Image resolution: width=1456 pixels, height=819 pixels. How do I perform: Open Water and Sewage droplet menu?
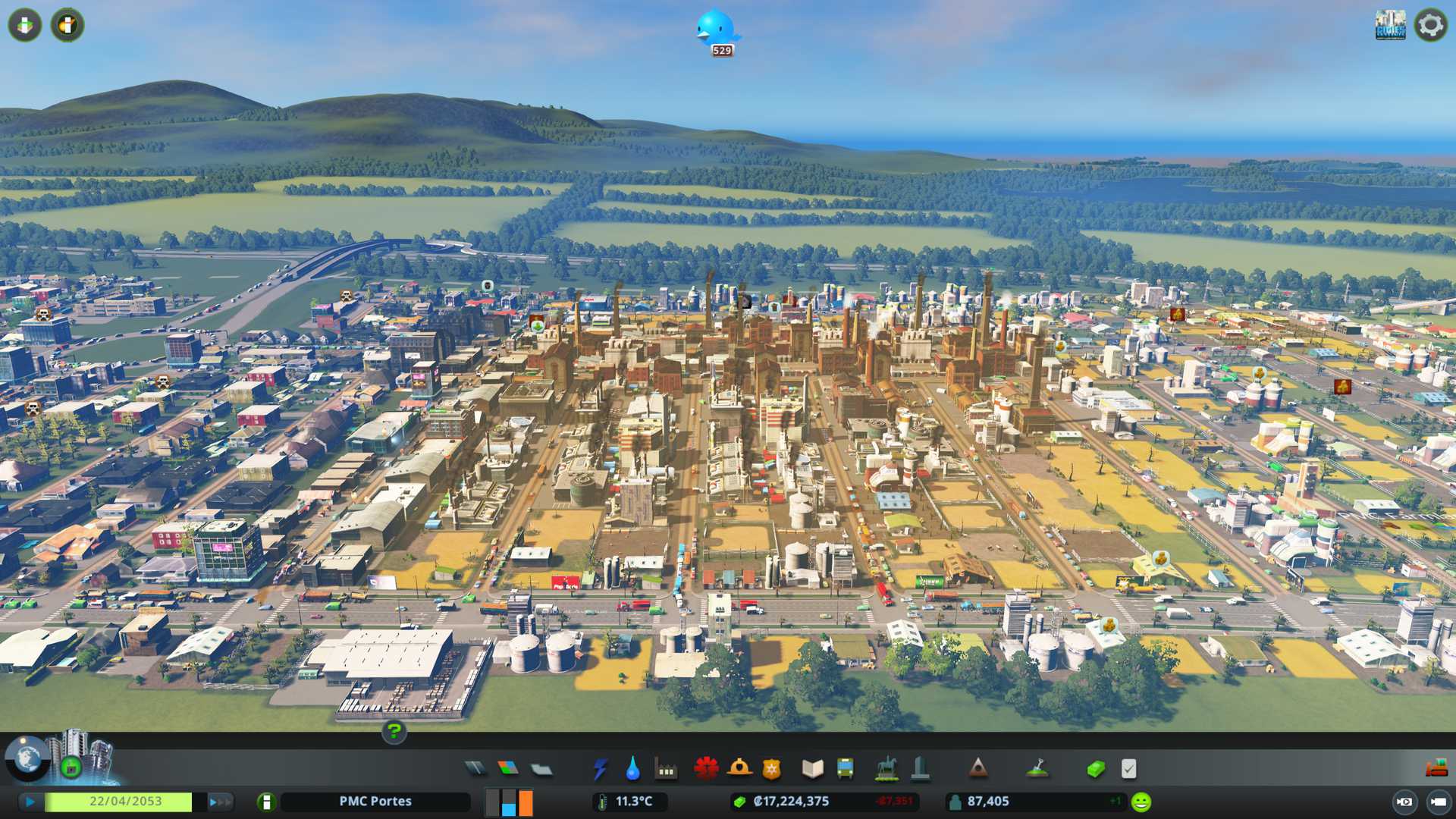tap(632, 769)
